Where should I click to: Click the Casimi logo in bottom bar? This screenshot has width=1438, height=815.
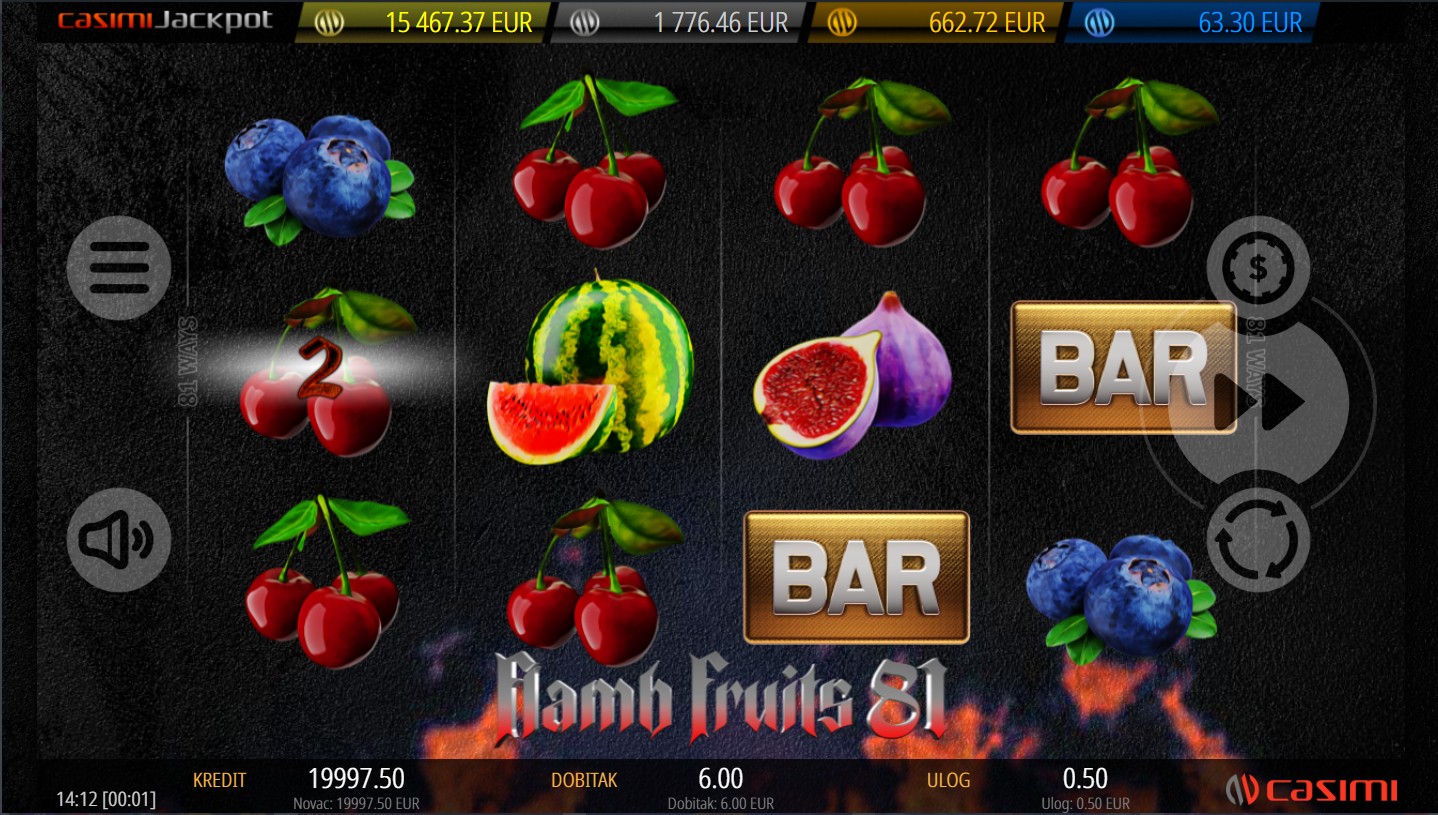(x=1311, y=790)
